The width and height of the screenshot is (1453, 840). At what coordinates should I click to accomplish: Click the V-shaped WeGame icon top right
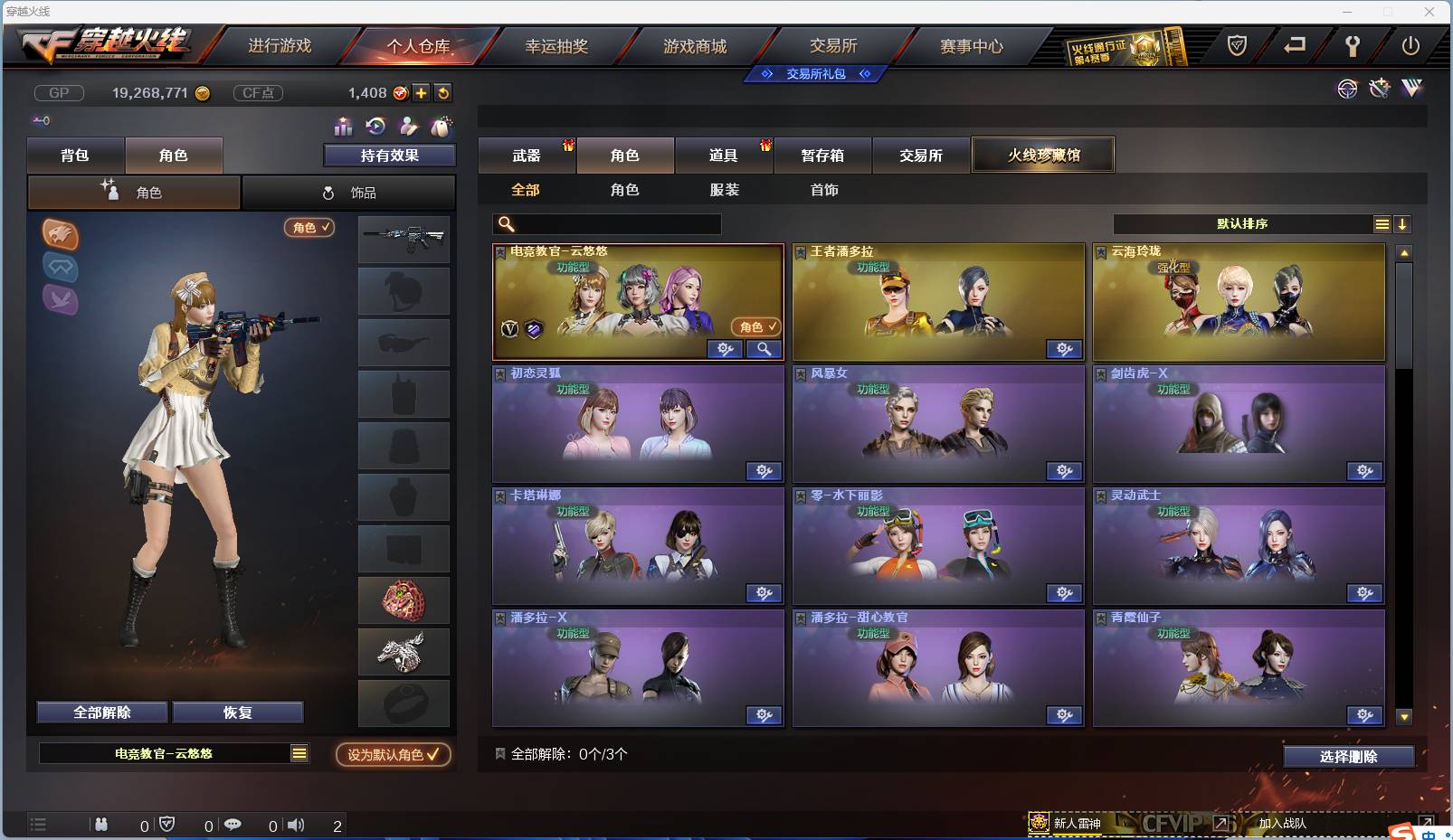(1413, 88)
